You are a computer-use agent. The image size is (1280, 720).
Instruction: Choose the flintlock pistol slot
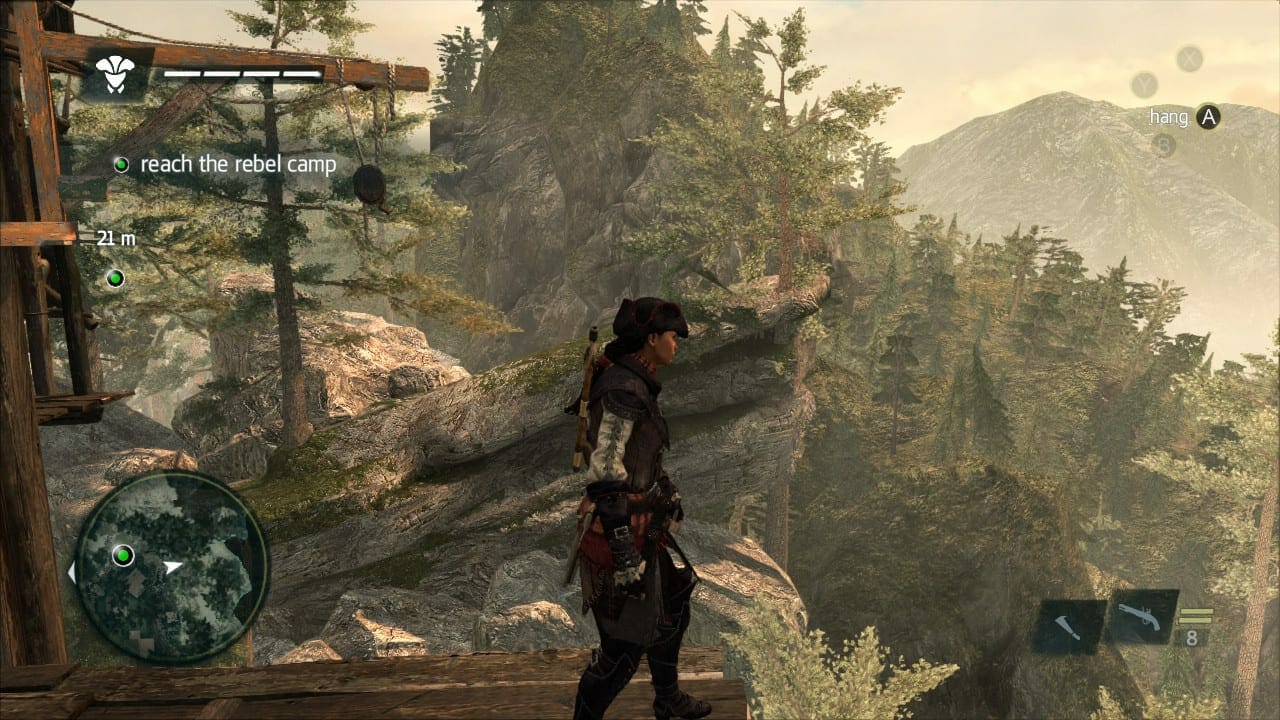tap(1139, 617)
